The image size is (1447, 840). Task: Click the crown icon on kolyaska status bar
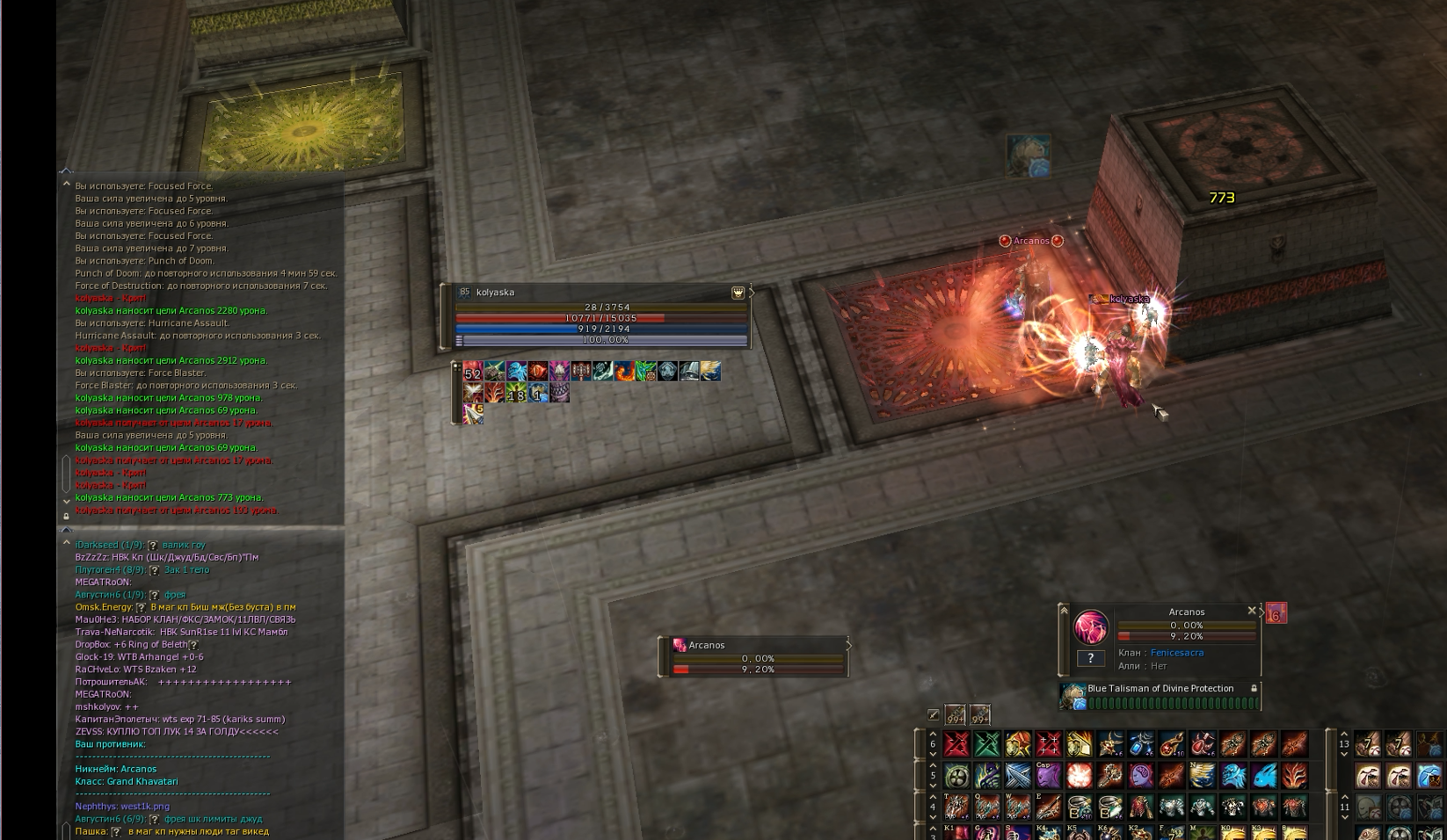pyautogui.click(x=738, y=293)
